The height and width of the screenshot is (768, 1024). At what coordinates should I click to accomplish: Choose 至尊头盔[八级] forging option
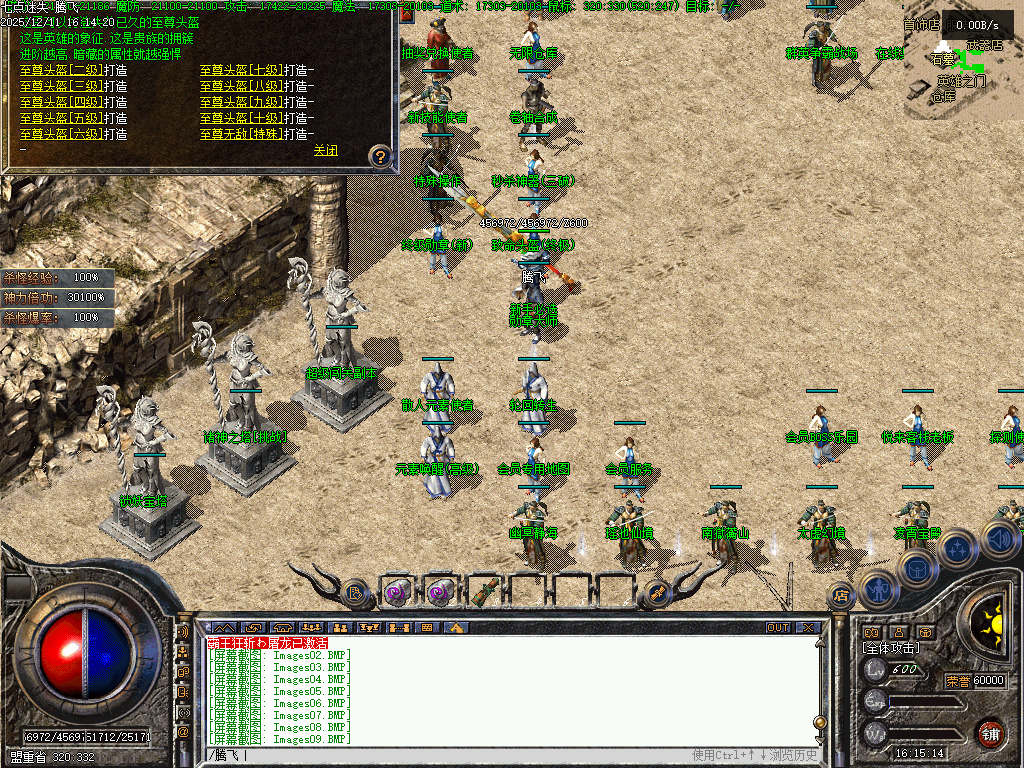click(254, 86)
